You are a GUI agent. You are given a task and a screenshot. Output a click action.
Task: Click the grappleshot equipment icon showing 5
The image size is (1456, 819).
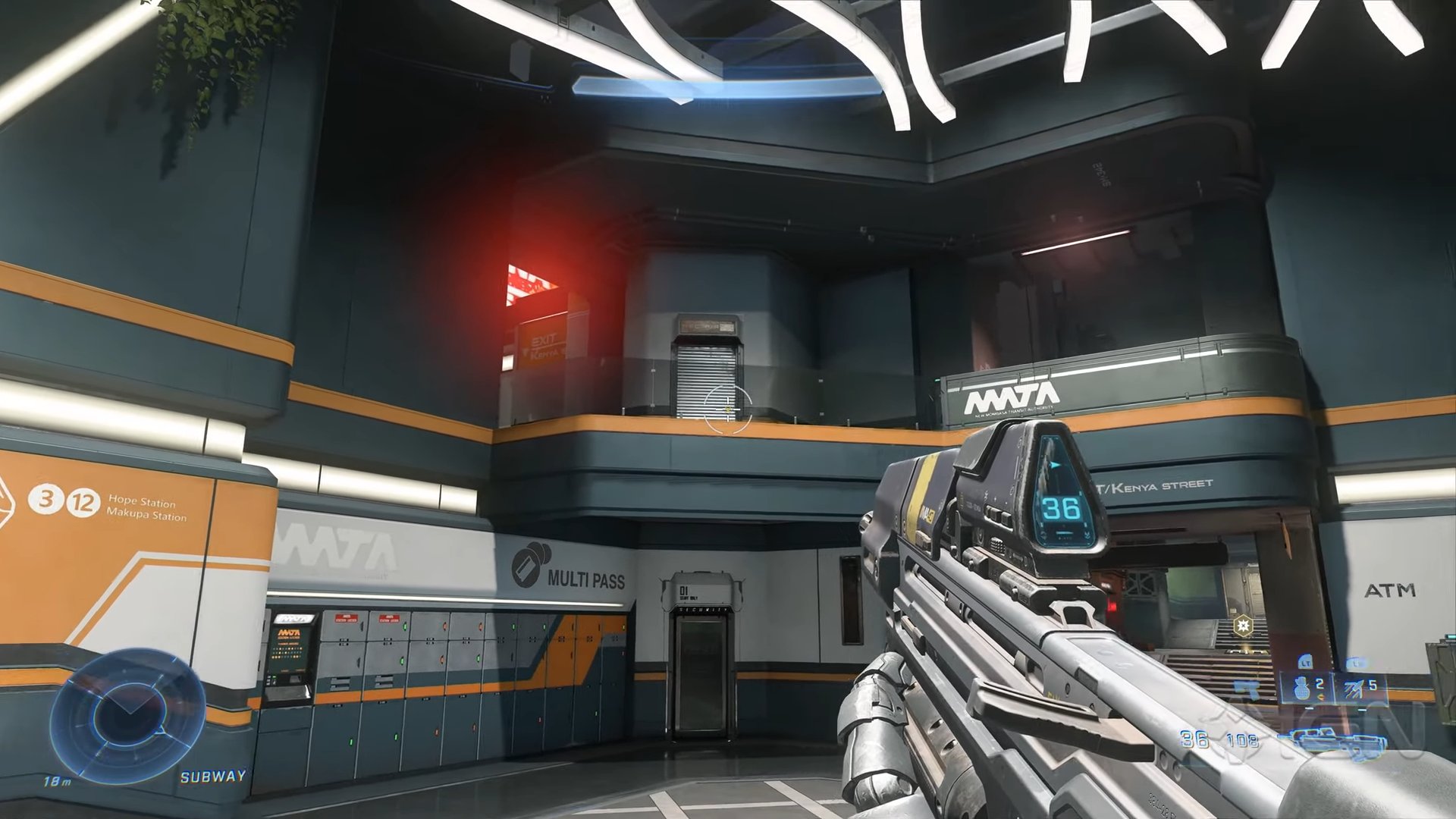tap(1352, 689)
